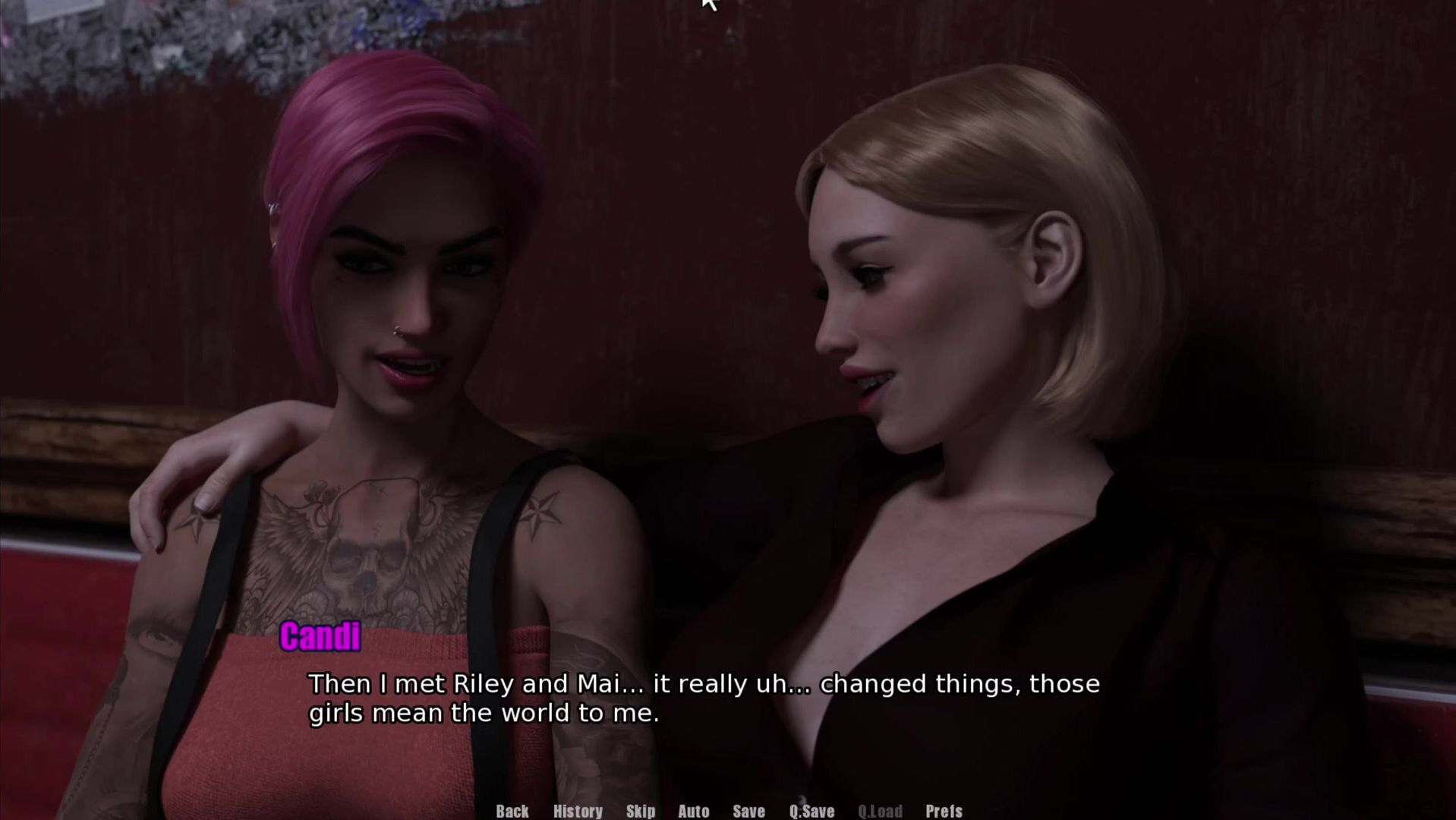1456x820 pixels.
Task: Open the History log
Action: (578, 811)
